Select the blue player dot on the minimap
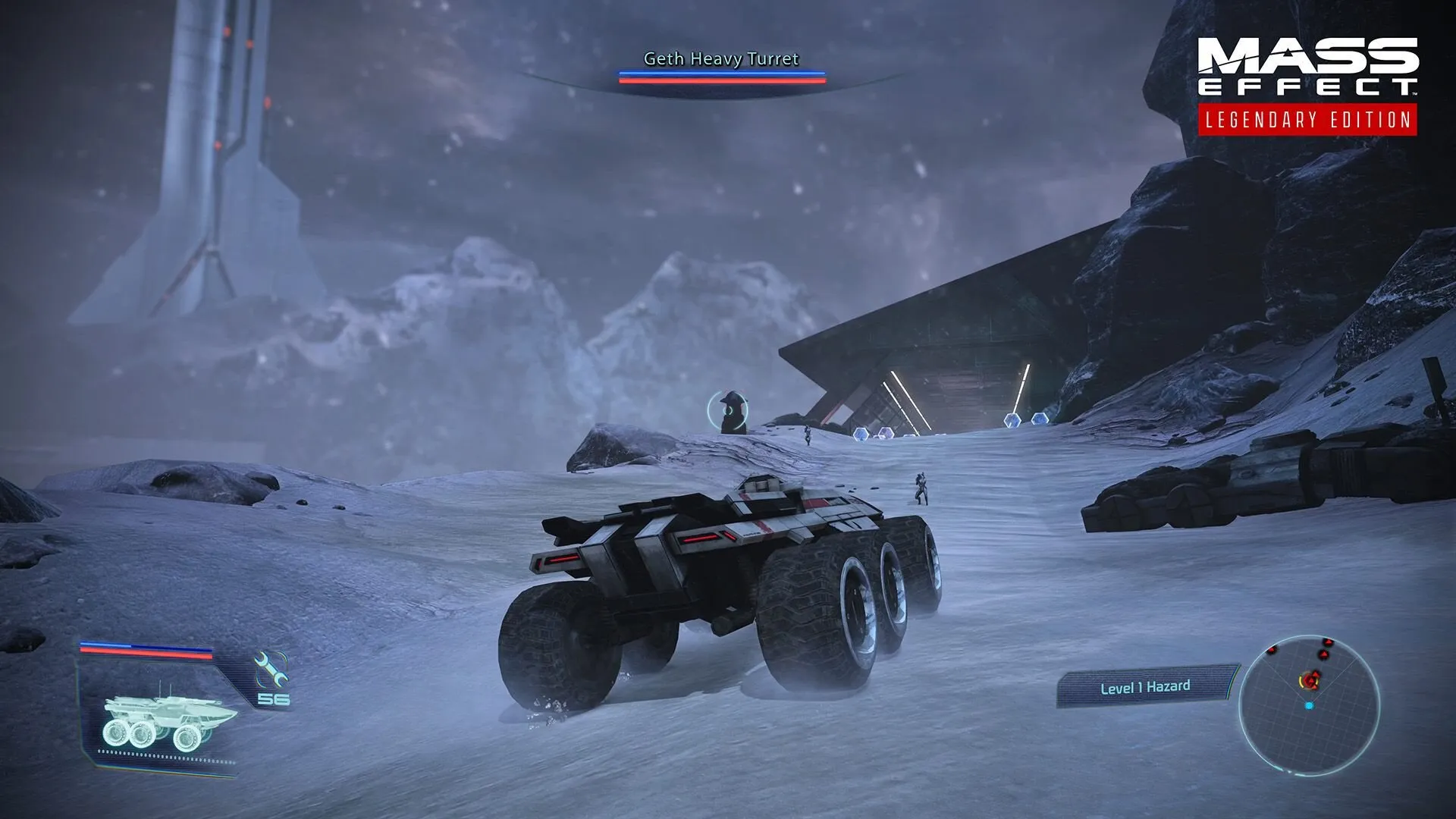Viewport: 1456px width, 819px height. (1309, 705)
